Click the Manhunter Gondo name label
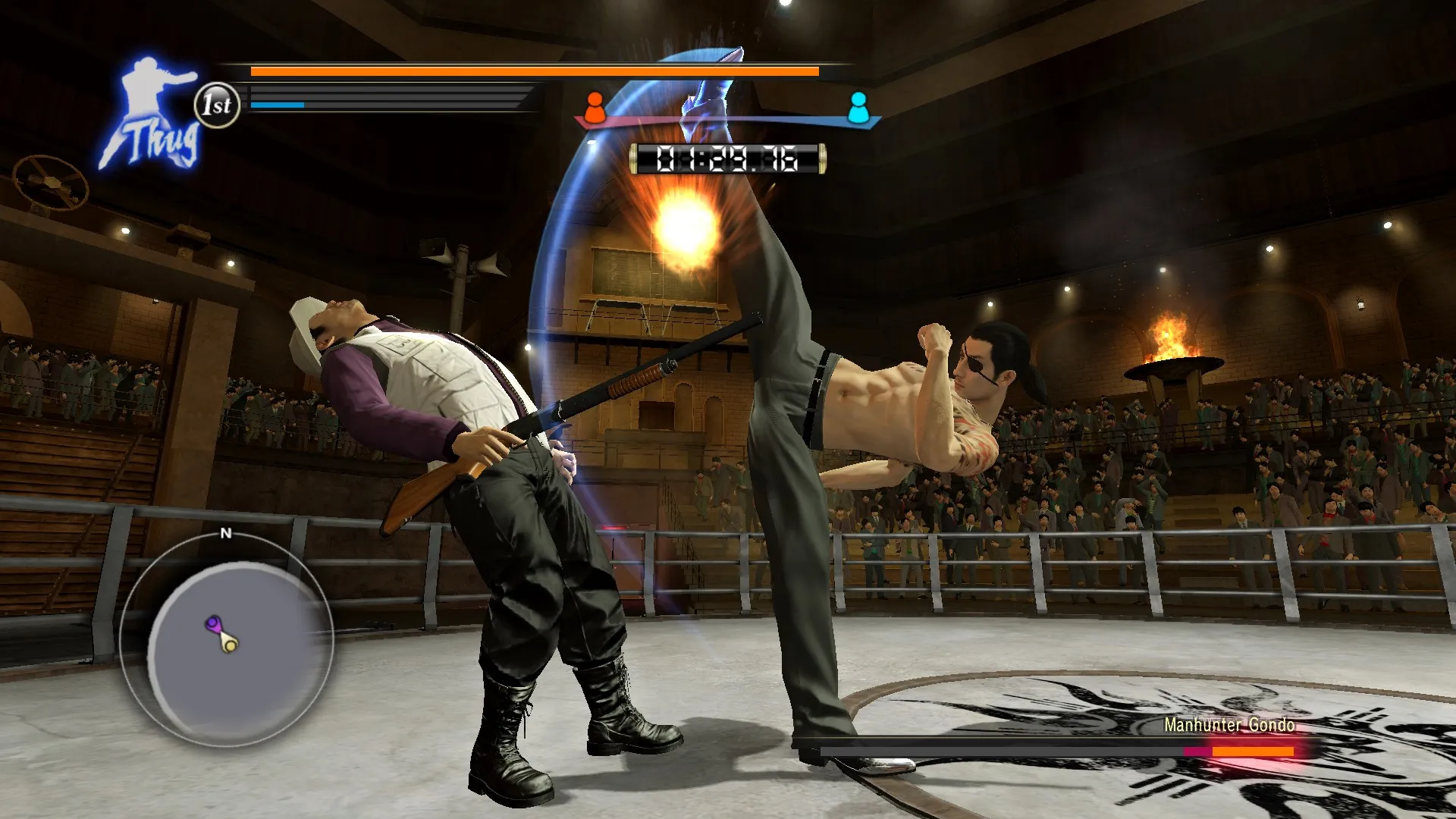The height and width of the screenshot is (819, 1456). tap(1228, 726)
